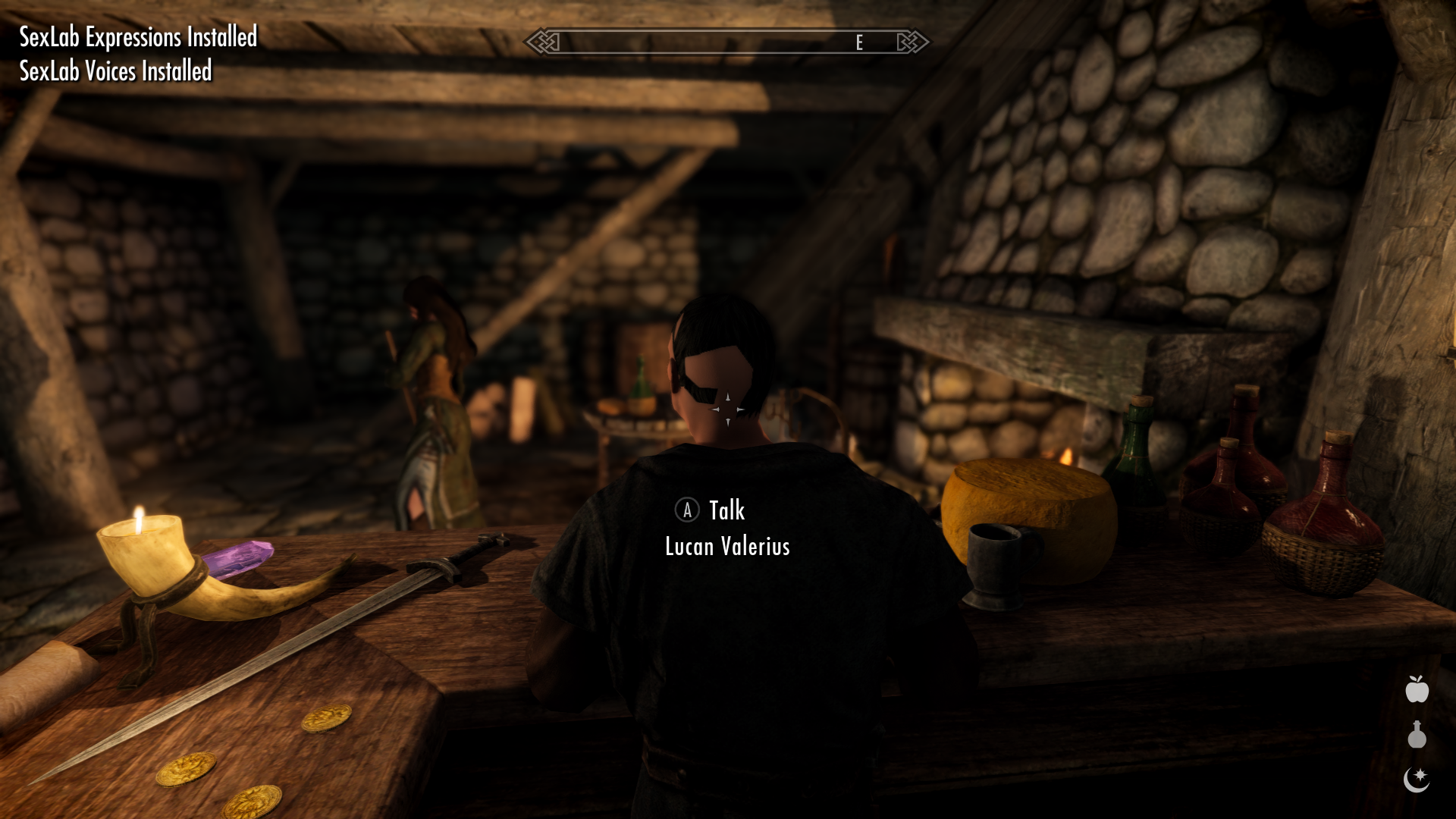Screen dimensions: 1456x819
Task: Click the SexLab Expressions Installed notification
Action: pyautogui.click(x=137, y=36)
